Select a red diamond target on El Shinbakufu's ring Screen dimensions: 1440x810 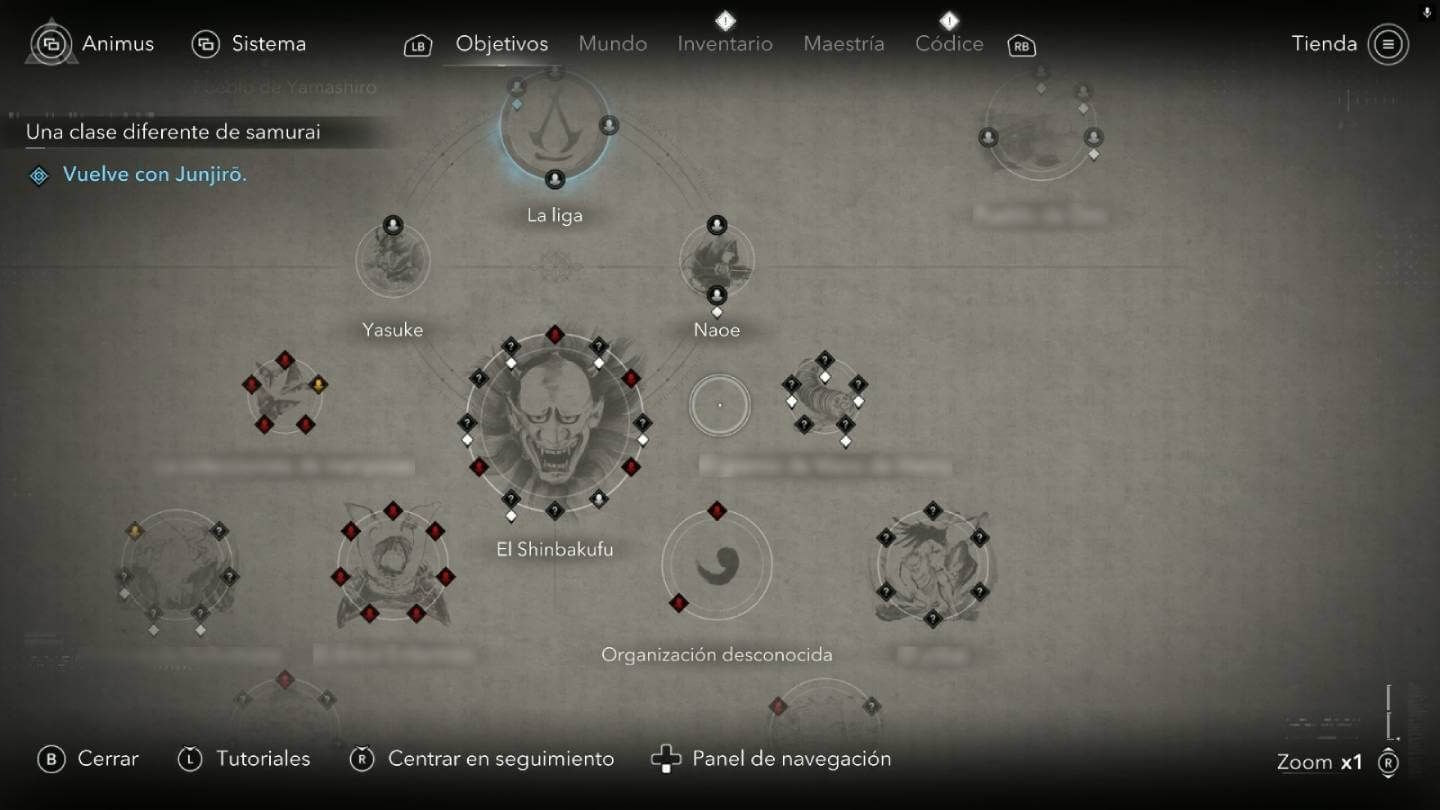(556, 334)
